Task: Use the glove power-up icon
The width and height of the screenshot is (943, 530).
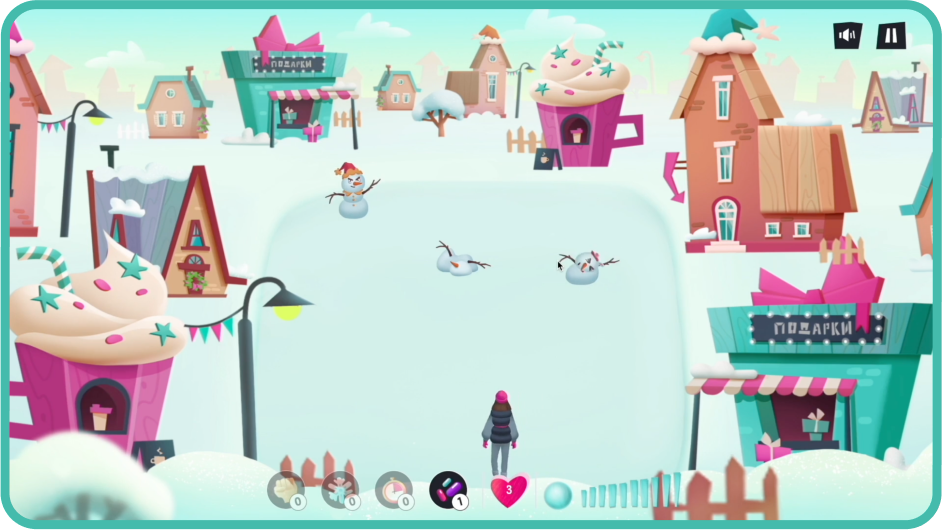Action: point(286,490)
